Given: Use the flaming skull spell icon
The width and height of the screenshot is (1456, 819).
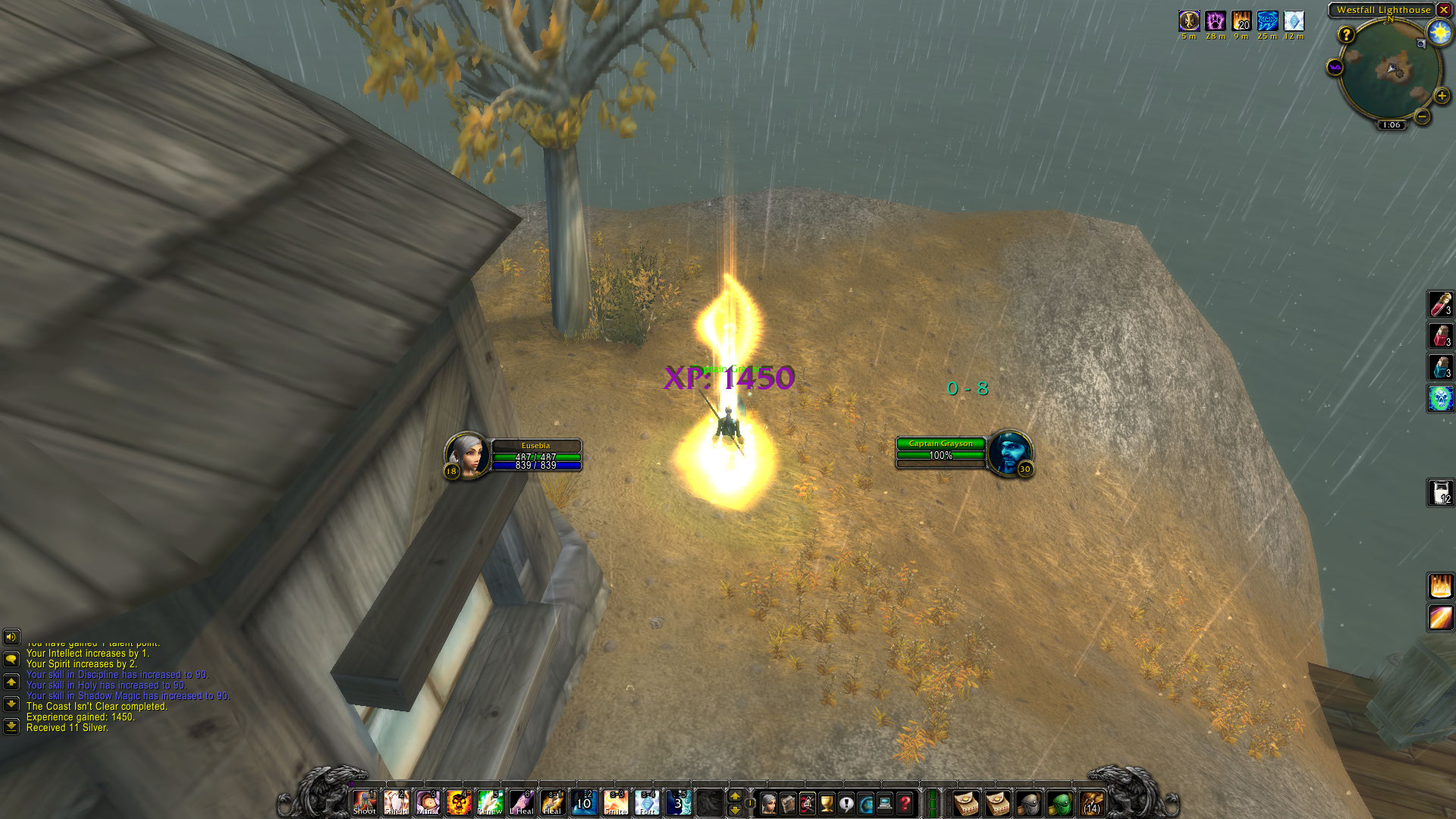Looking at the screenshot, I should (459, 802).
